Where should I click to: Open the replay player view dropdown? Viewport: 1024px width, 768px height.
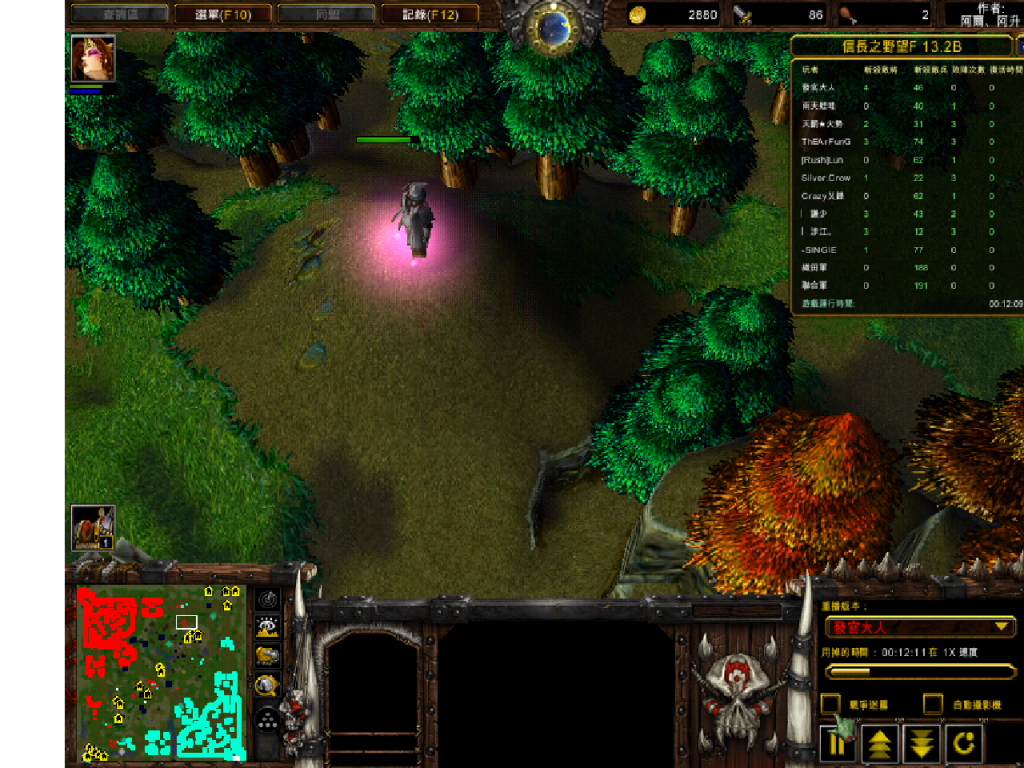[919, 627]
